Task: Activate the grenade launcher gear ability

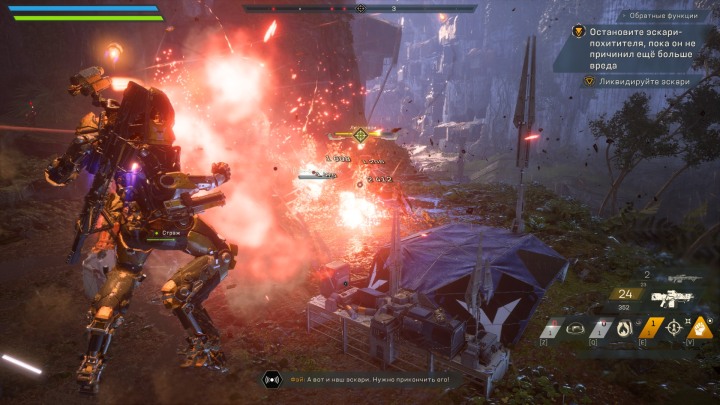Action: [577, 327]
